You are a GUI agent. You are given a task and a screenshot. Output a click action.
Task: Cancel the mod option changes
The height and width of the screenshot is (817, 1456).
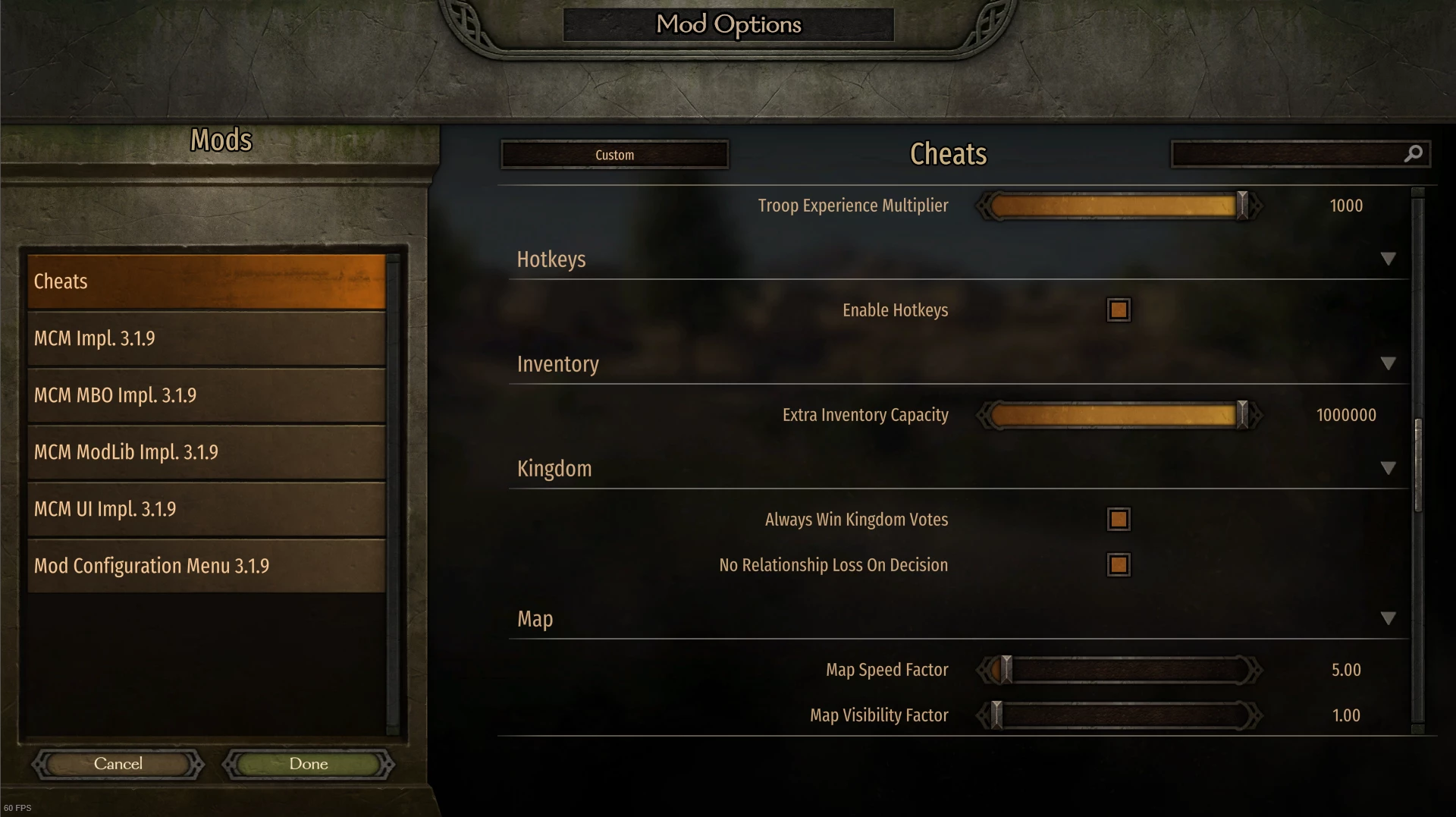click(118, 764)
